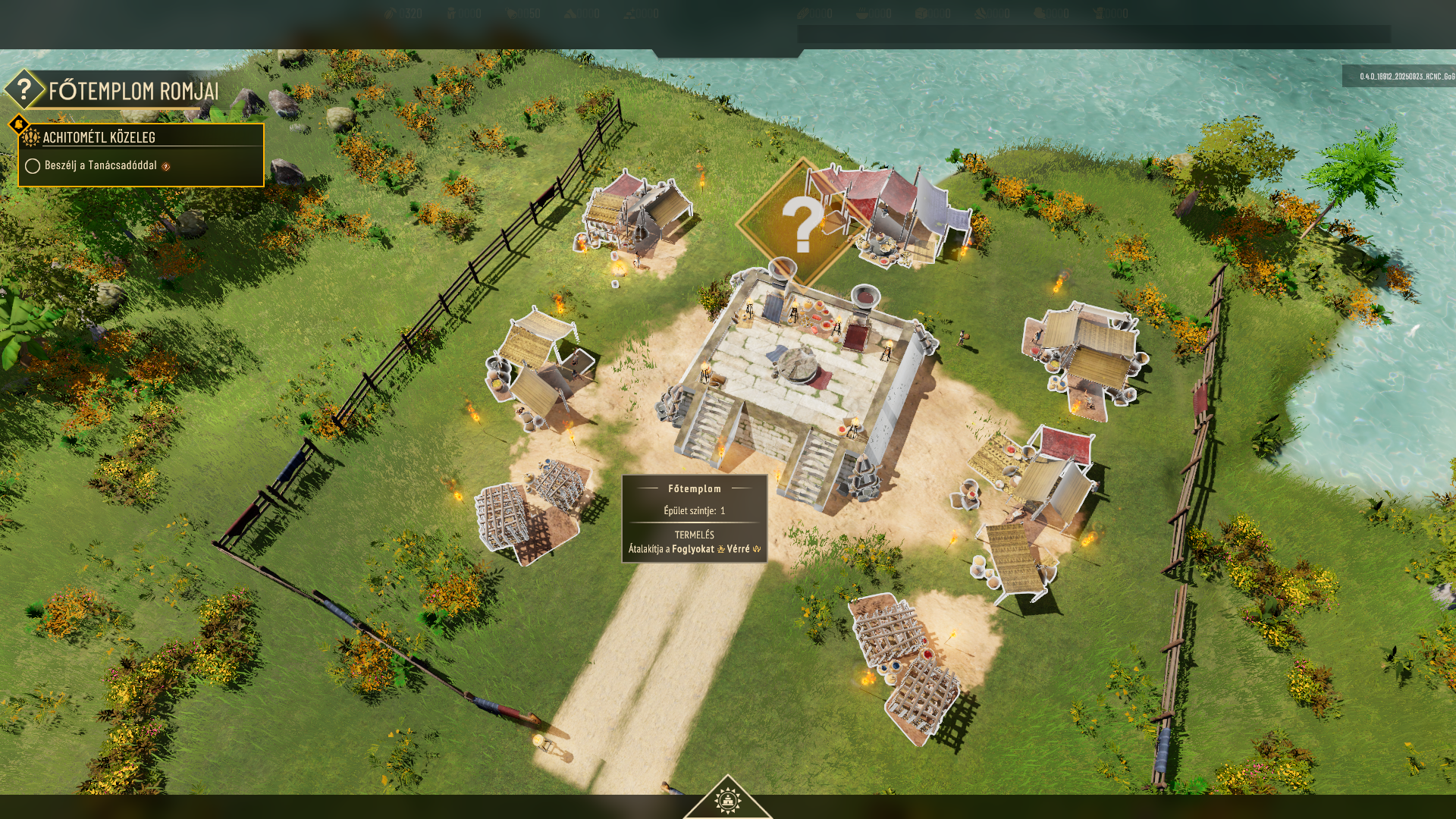The image size is (1456, 819).
Task: Open the bell notification icon on quest panel
Action: [17, 123]
